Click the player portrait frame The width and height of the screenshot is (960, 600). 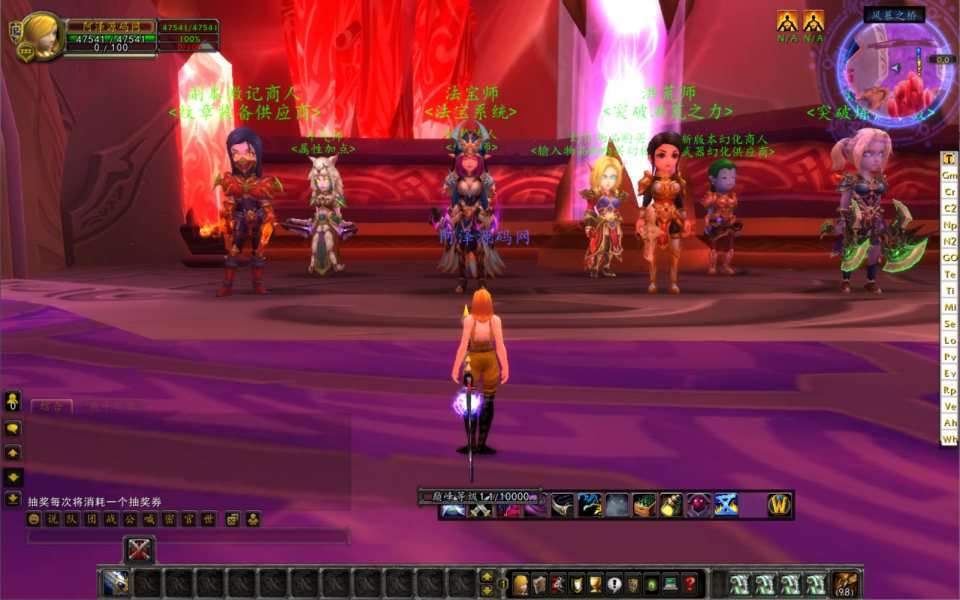tap(43, 36)
